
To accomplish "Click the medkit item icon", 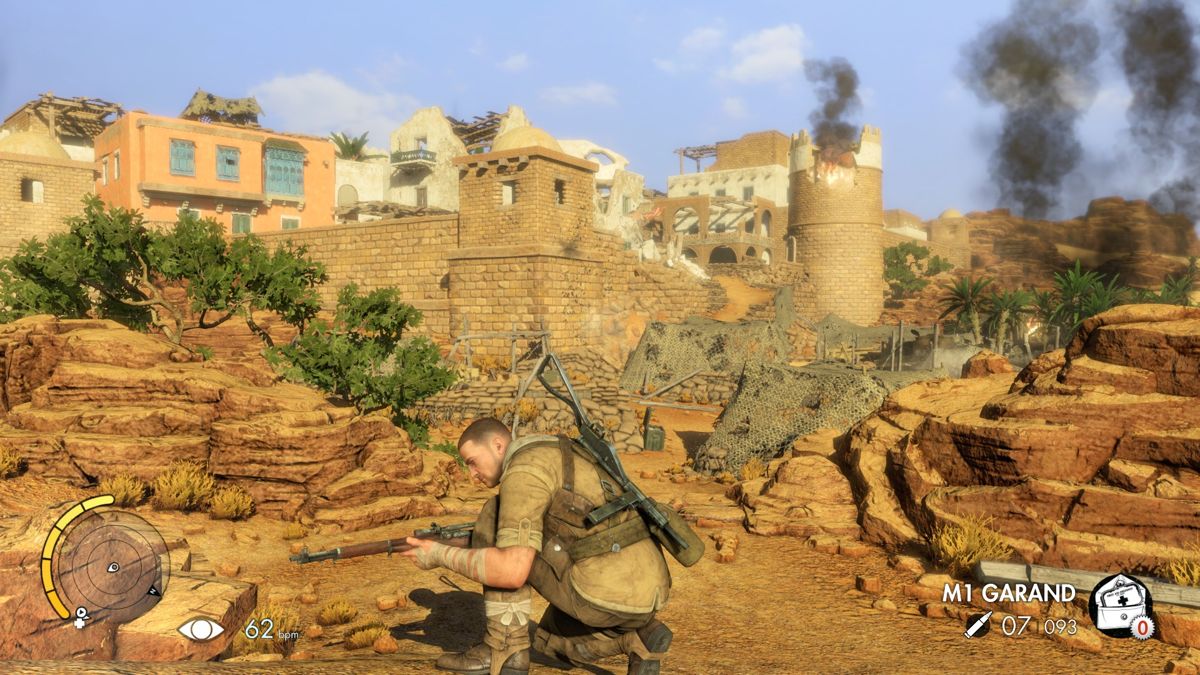I will (x=1120, y=605).
